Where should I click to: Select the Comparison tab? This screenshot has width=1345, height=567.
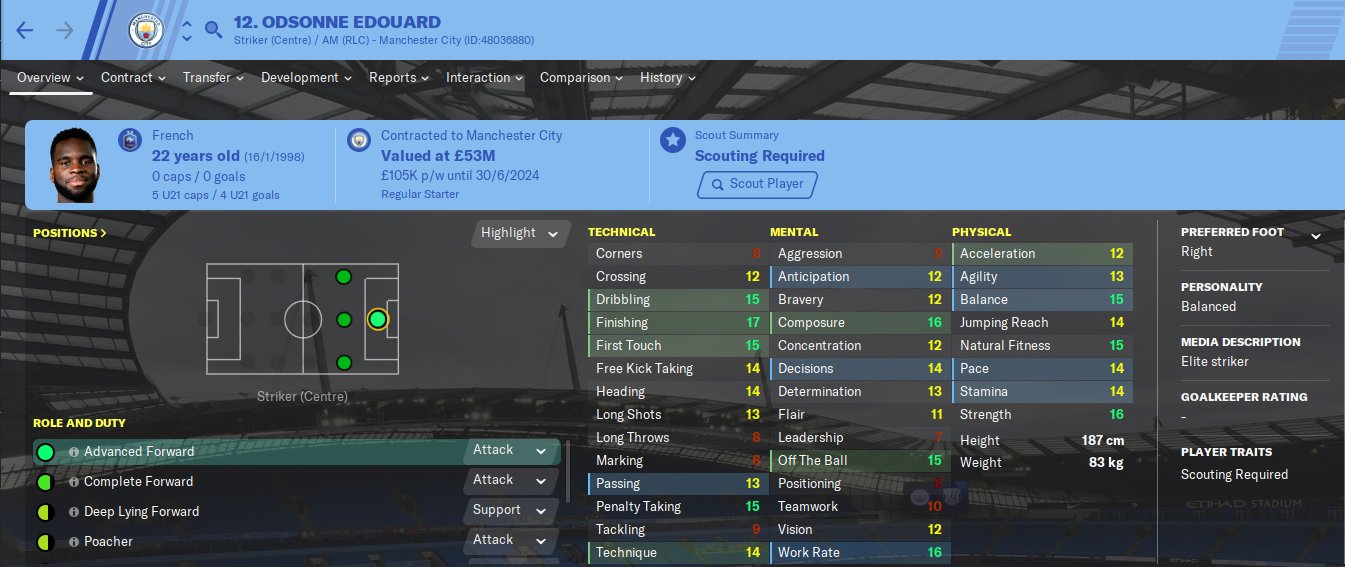click(581, 77)
